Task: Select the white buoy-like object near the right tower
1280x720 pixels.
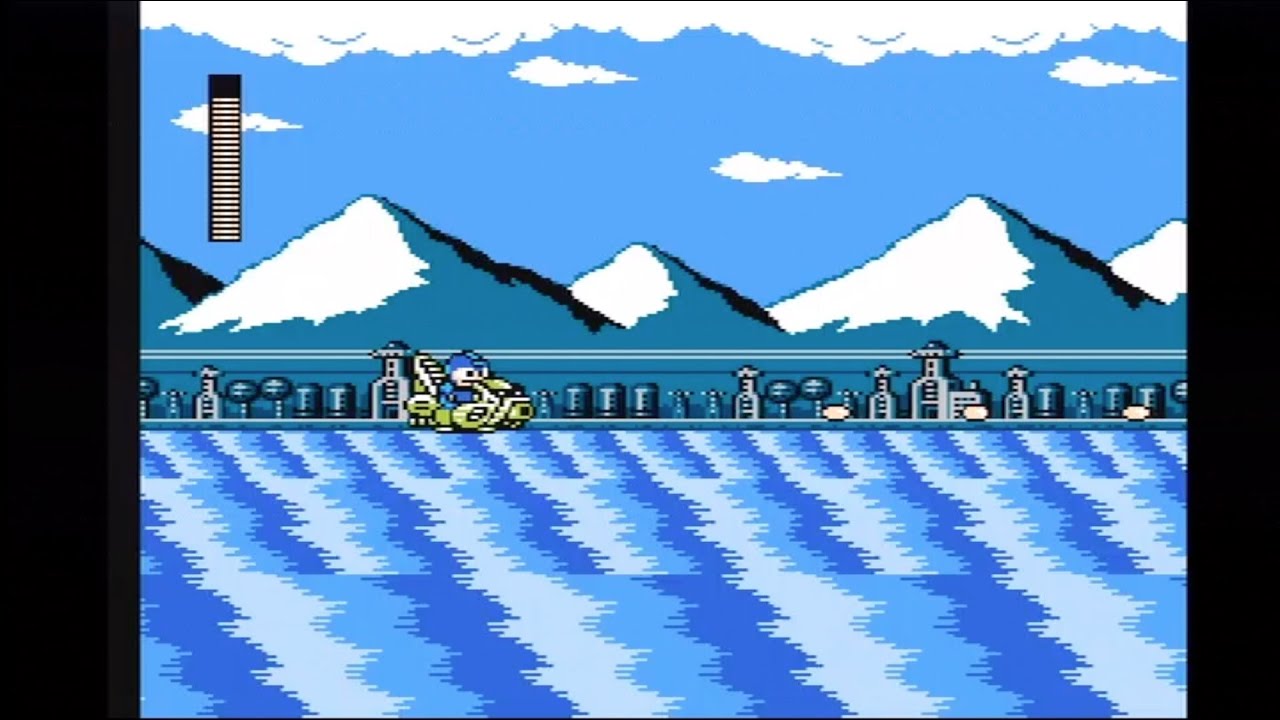Action: (x=975, y=412)
